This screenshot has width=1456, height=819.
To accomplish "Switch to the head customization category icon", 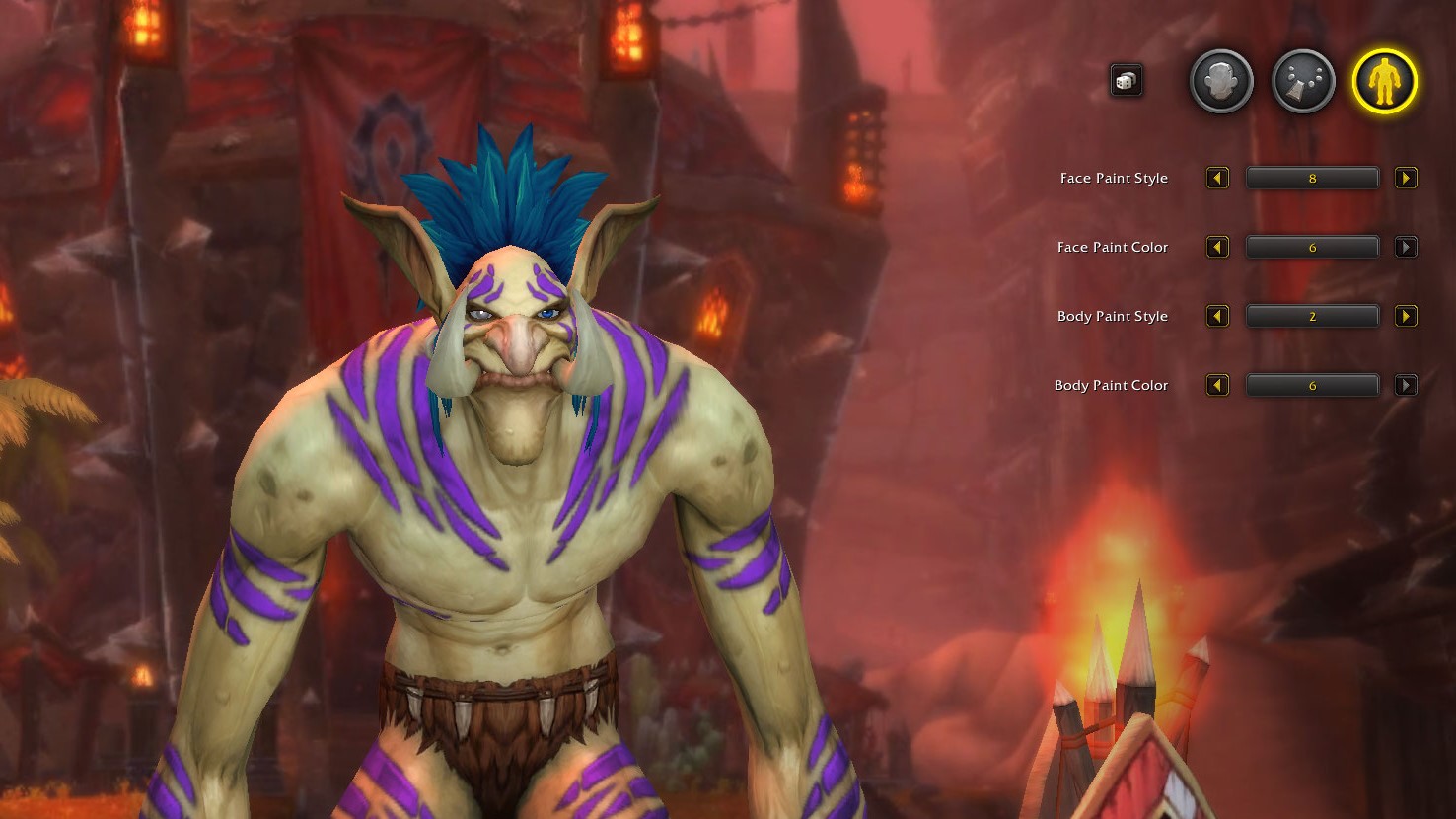I will pyautogui.click(x=1220, y=81).
